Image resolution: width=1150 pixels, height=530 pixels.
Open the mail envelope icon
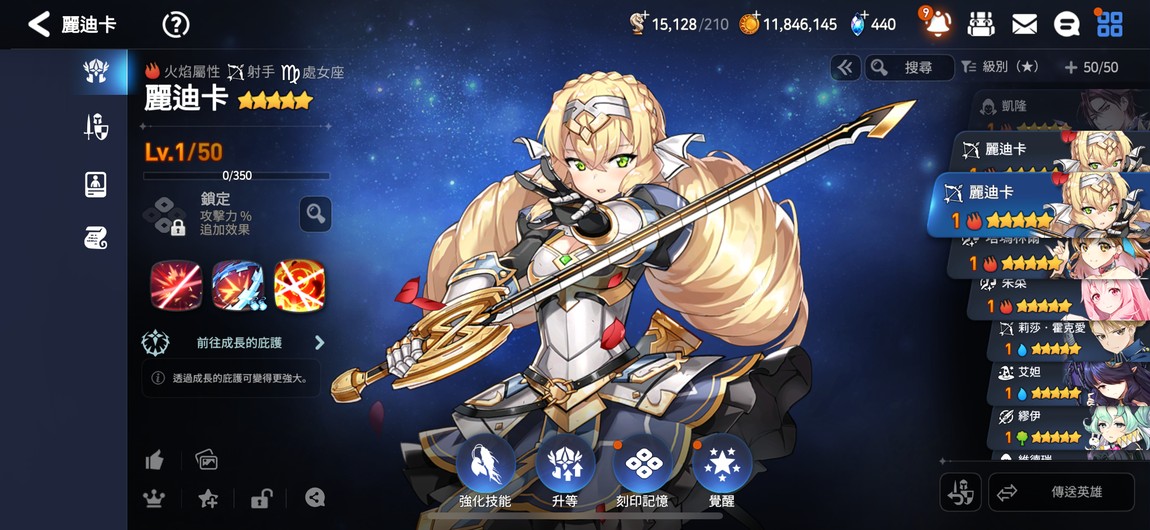pos(1024,24)
